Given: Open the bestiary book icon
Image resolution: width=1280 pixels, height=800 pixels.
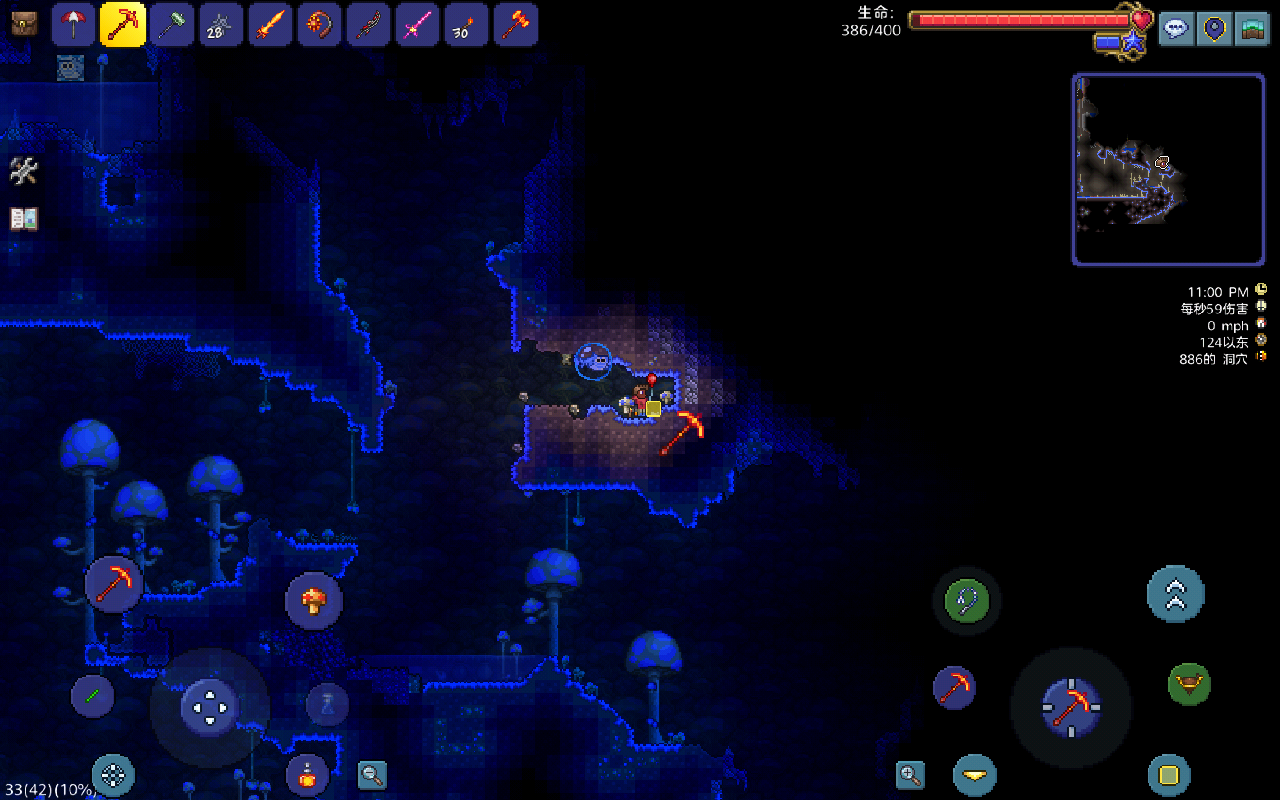Looking at the screenshot, I should [x=24, y=219].
